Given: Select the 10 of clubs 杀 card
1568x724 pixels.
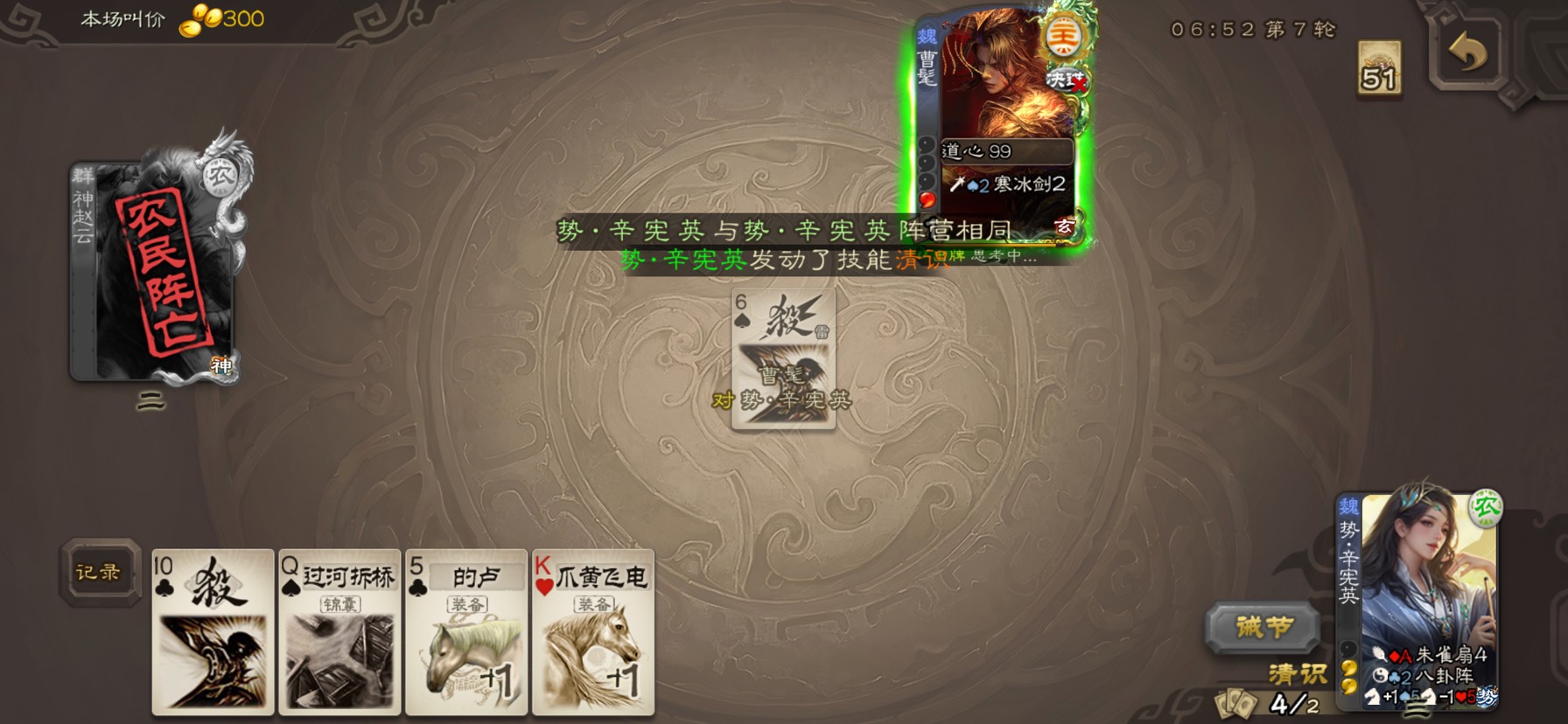Looking at the screenshot, I should [x=213, y=631].
